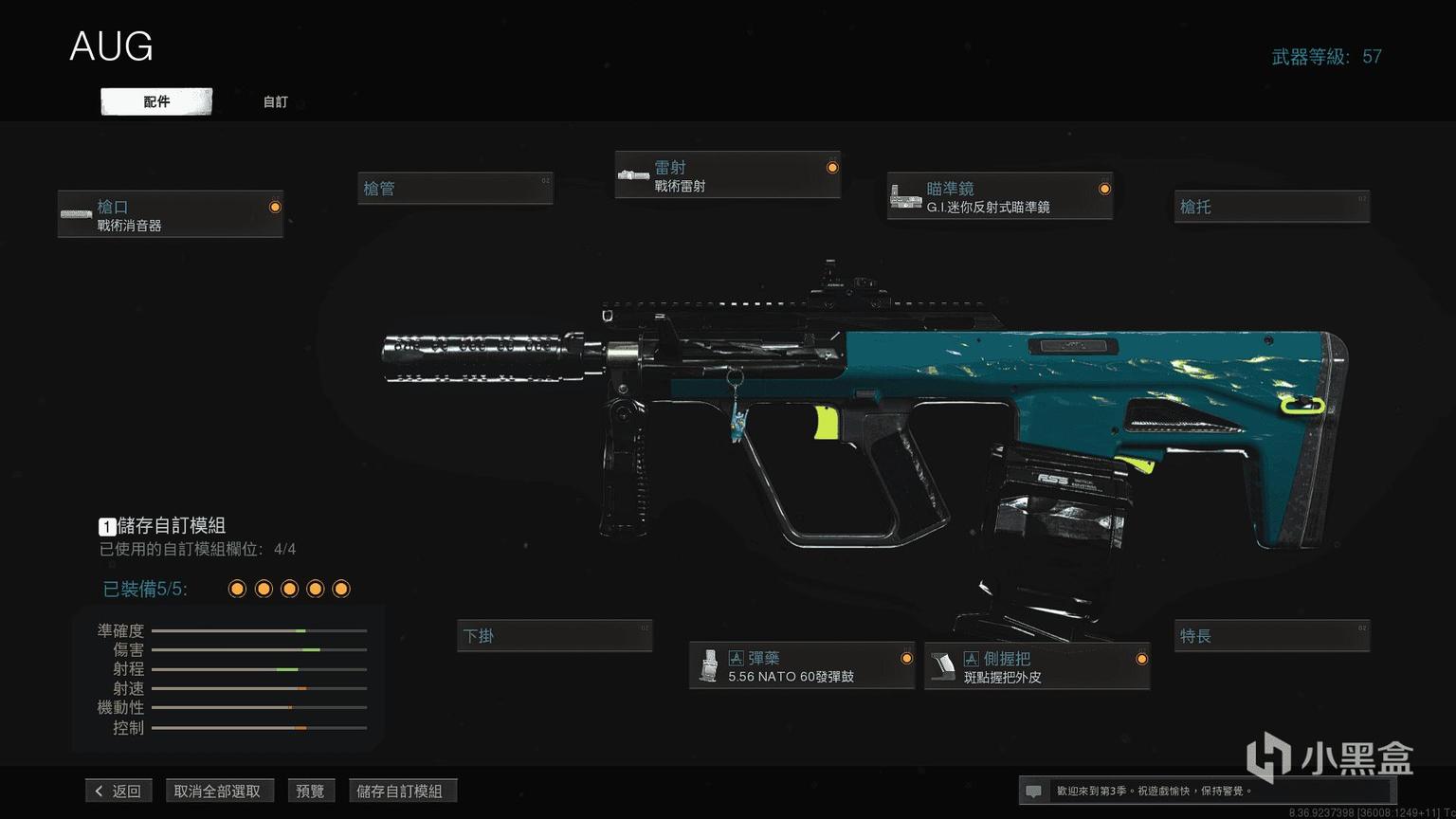Save the build with 儲存自訂模組
This screenshot has width=1456, height=819.
click(x=399, y=791)
